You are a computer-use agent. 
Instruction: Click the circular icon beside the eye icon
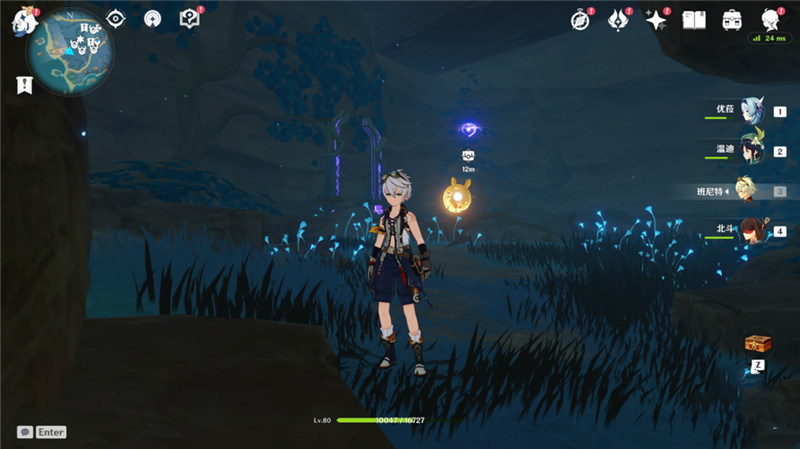(152, 19)
